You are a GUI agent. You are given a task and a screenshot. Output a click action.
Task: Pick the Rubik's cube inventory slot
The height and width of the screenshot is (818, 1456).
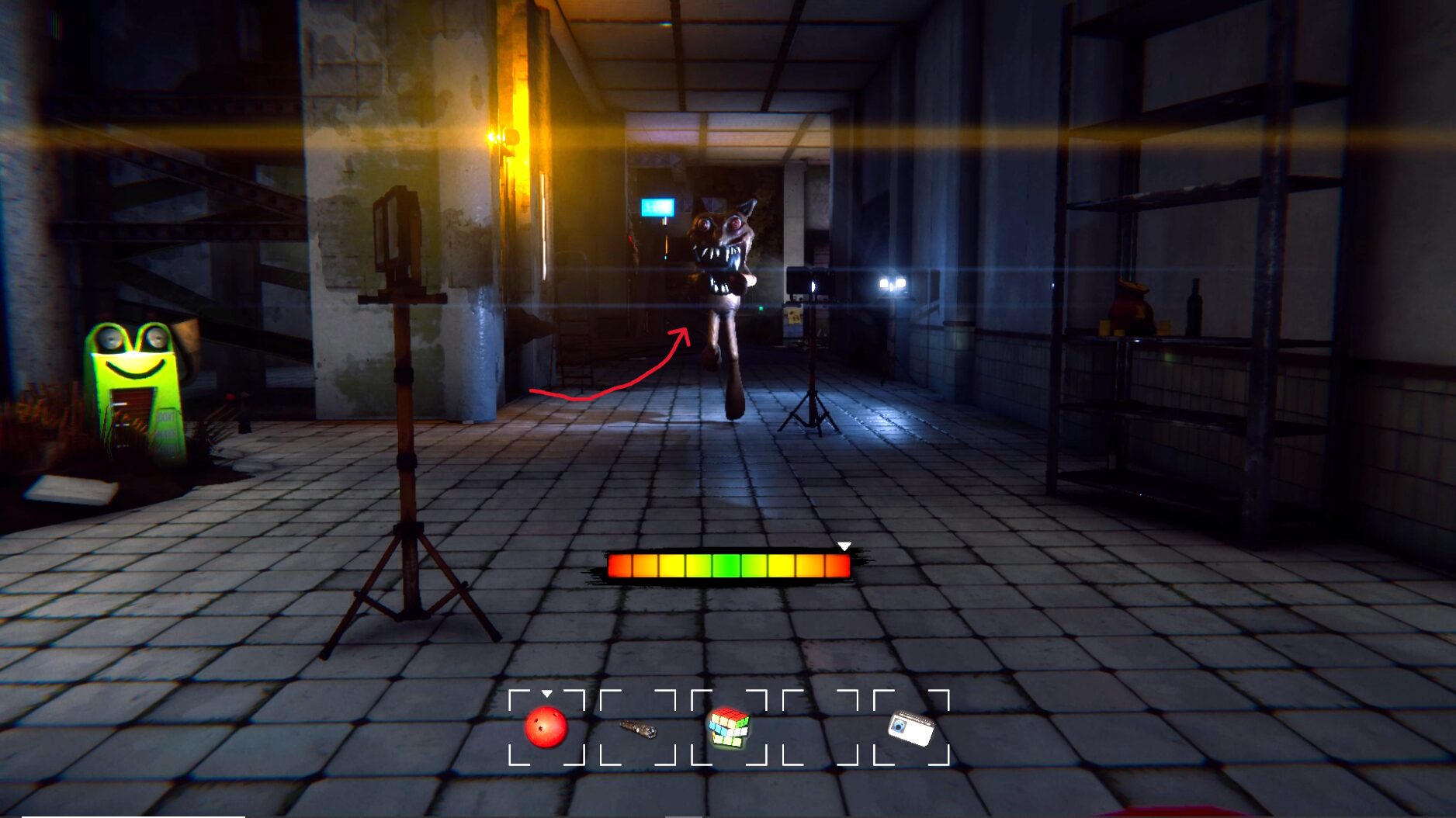click(729, 727)
